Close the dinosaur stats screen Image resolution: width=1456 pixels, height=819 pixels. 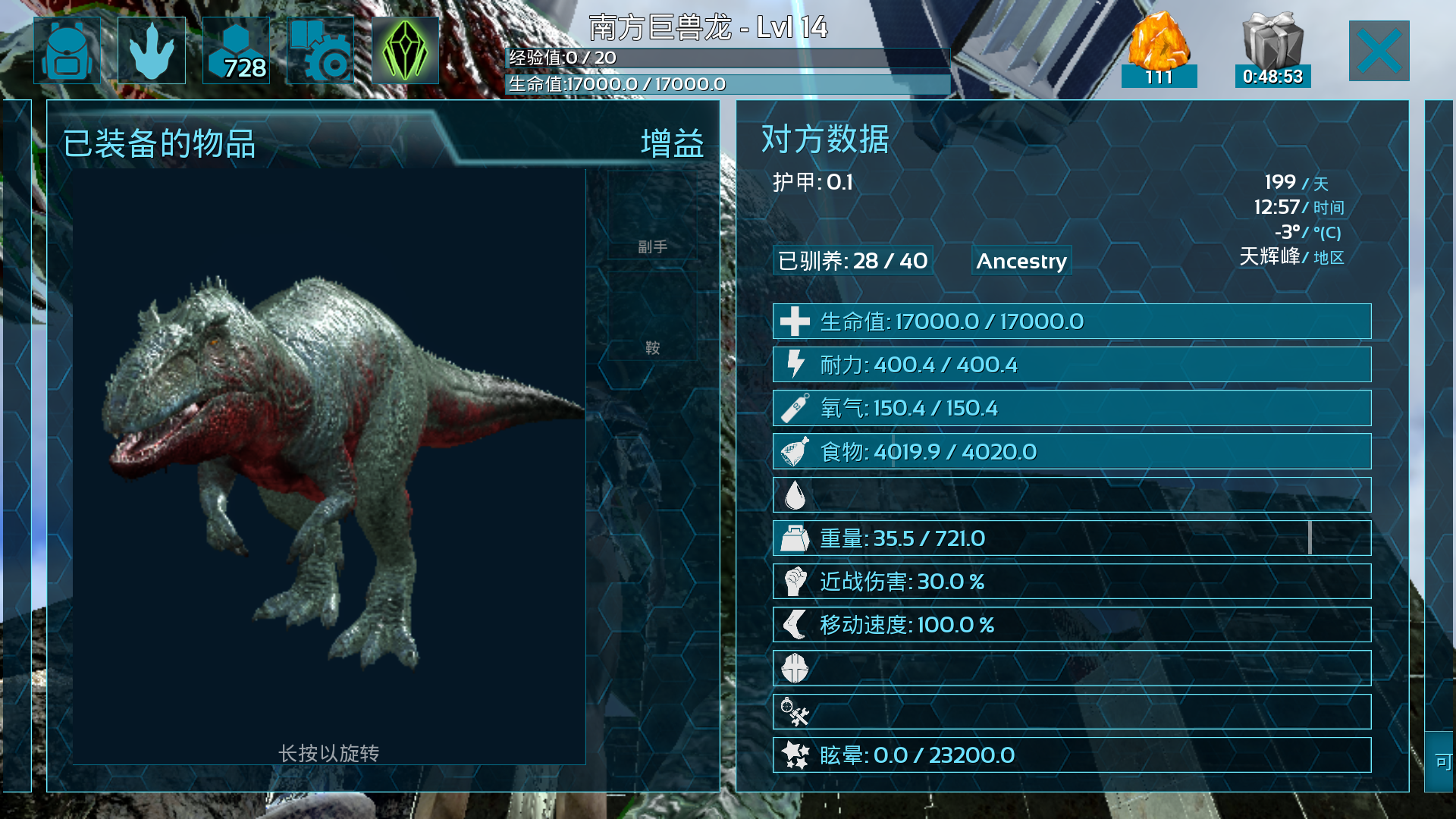(1379, 51)
